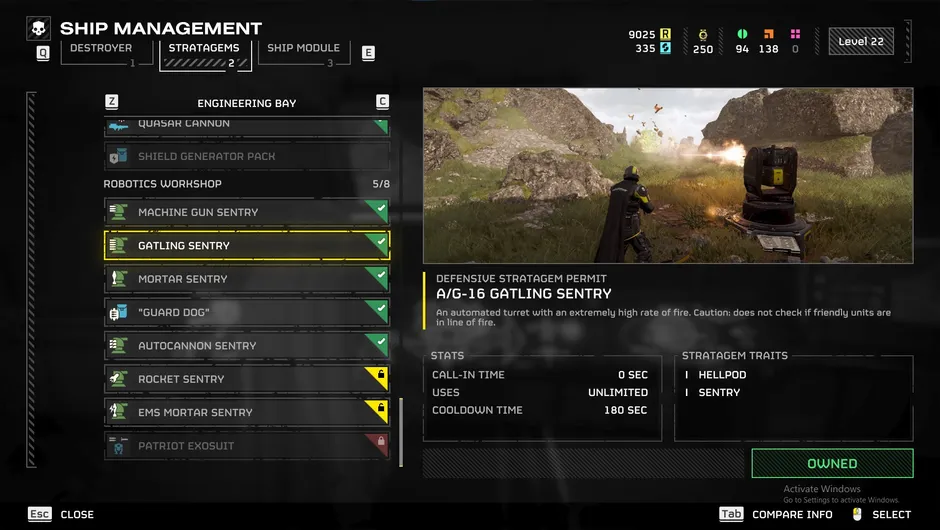Select the locked Rocket Sentry stratagem
Image resolution: width=940 pixels, height=530 pixels.
pyautogui.click(x=246, y=379)
